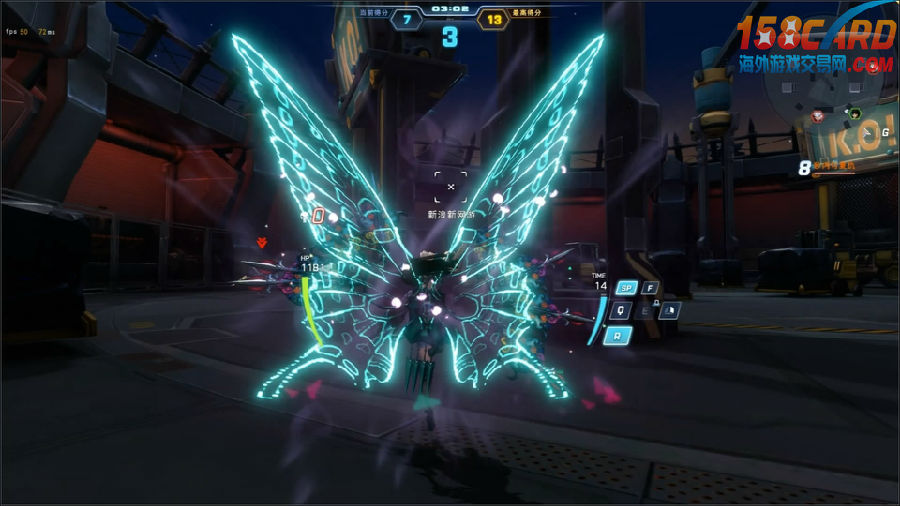Select the white card item slot
Screen dimensions: 900x506
tap(671, 310)
